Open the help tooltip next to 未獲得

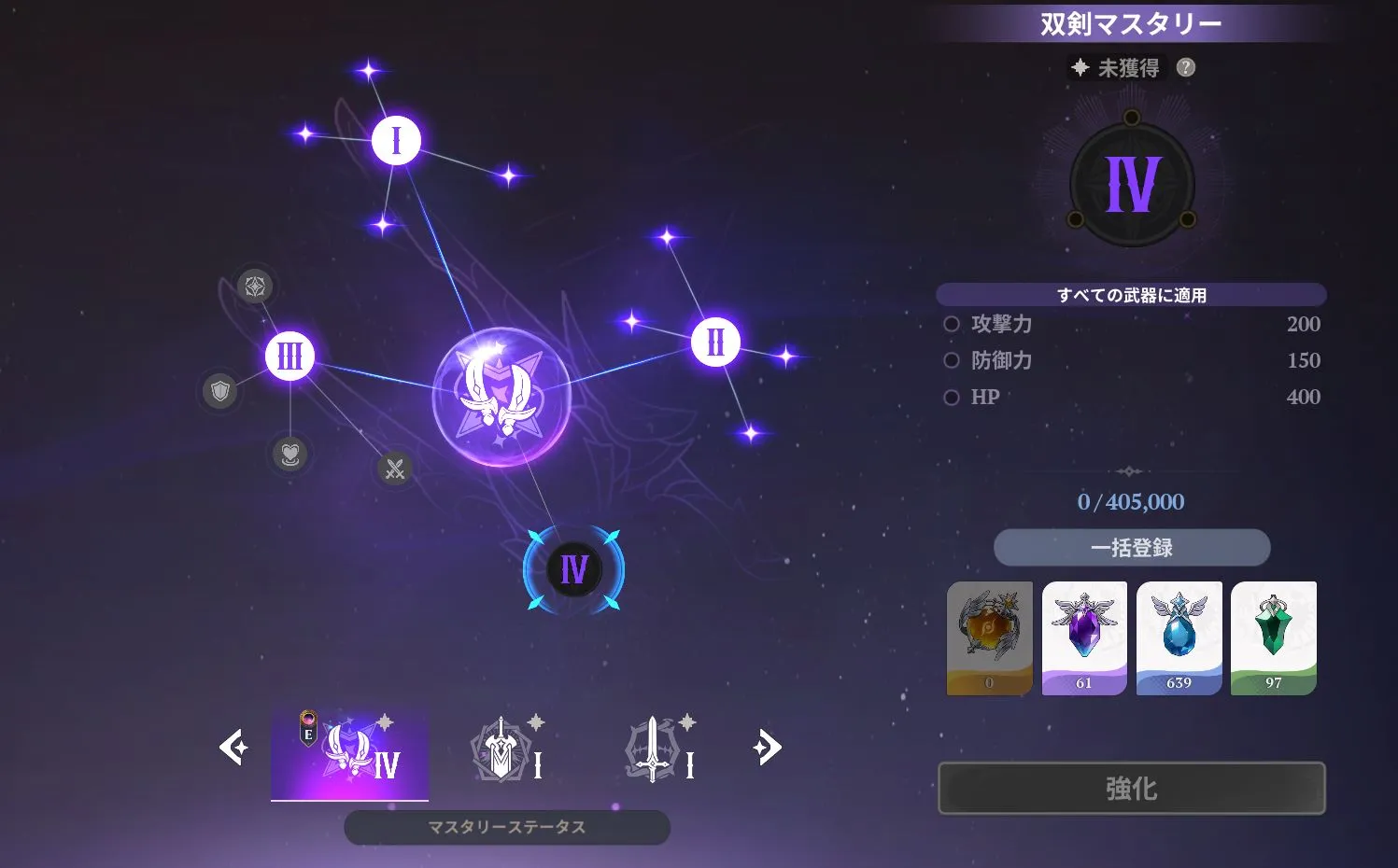pos(1185,66)
